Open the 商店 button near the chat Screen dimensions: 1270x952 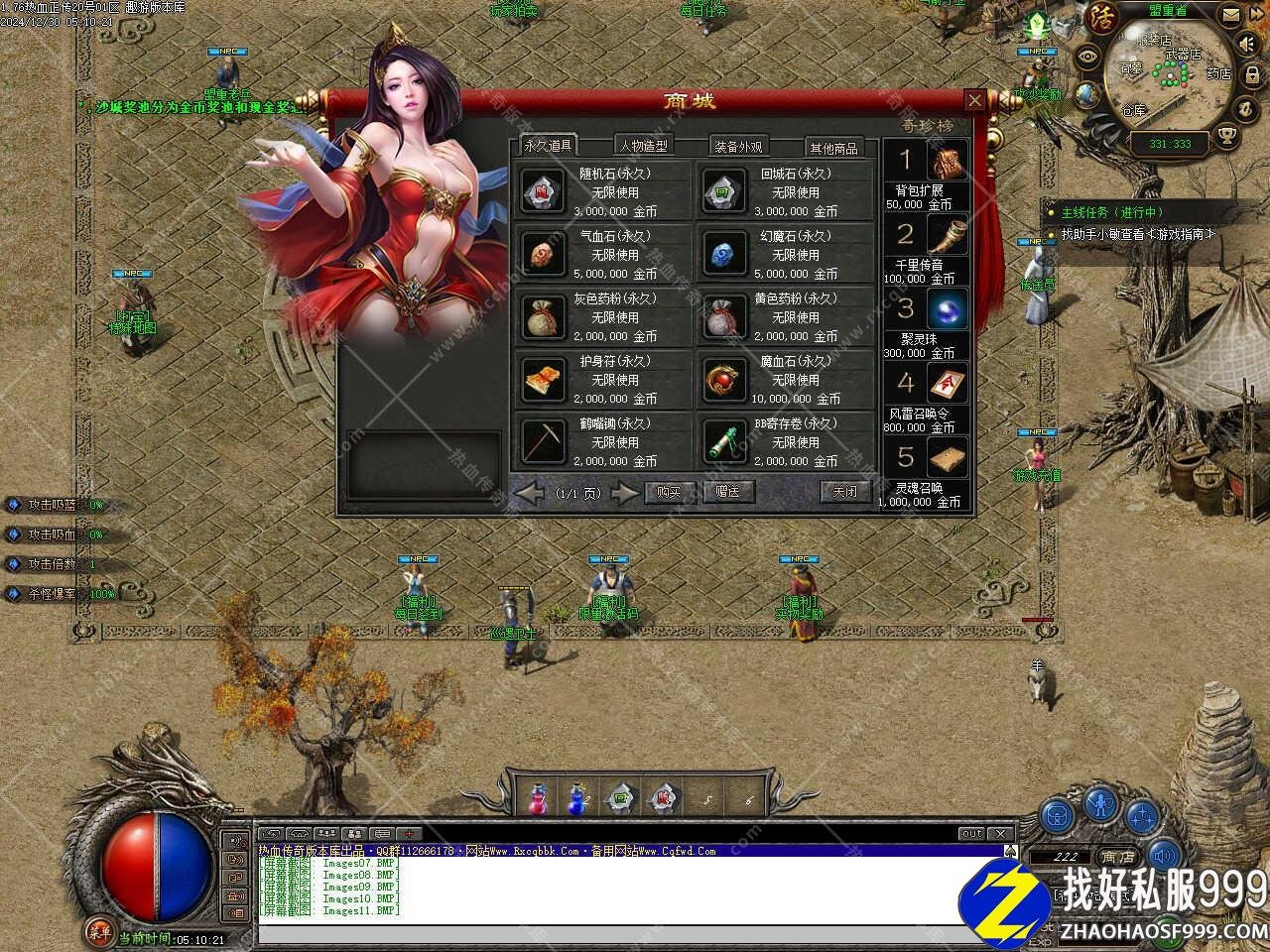(x=1118, y=857)
